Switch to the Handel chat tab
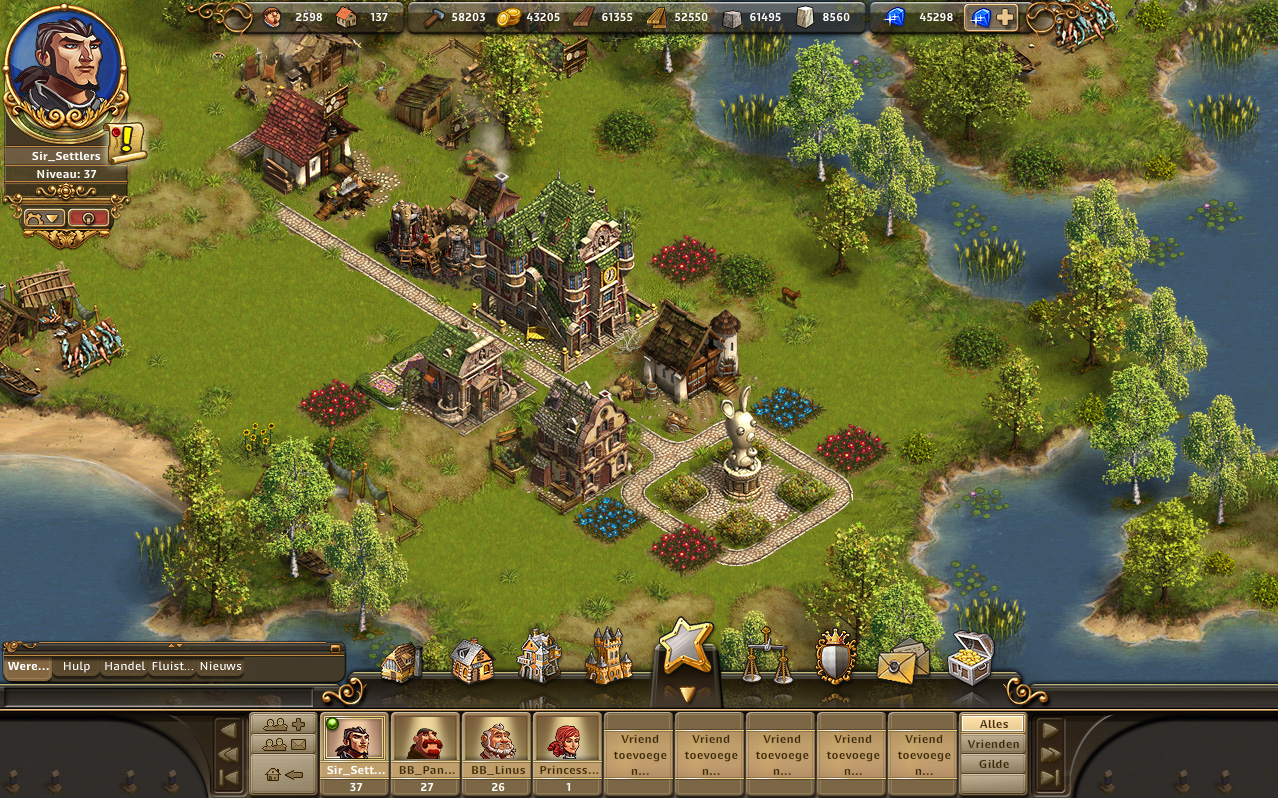 (x=124, y=667)
